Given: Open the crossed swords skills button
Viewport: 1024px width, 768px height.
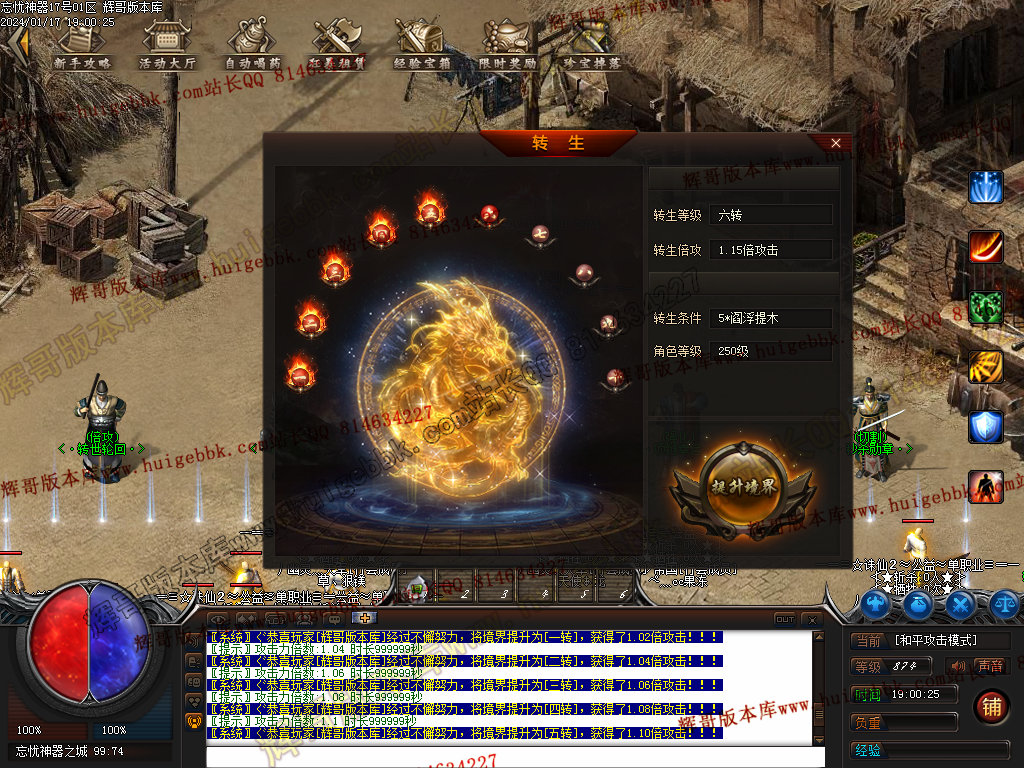Looking at the screenshot, I should point(961,603).
